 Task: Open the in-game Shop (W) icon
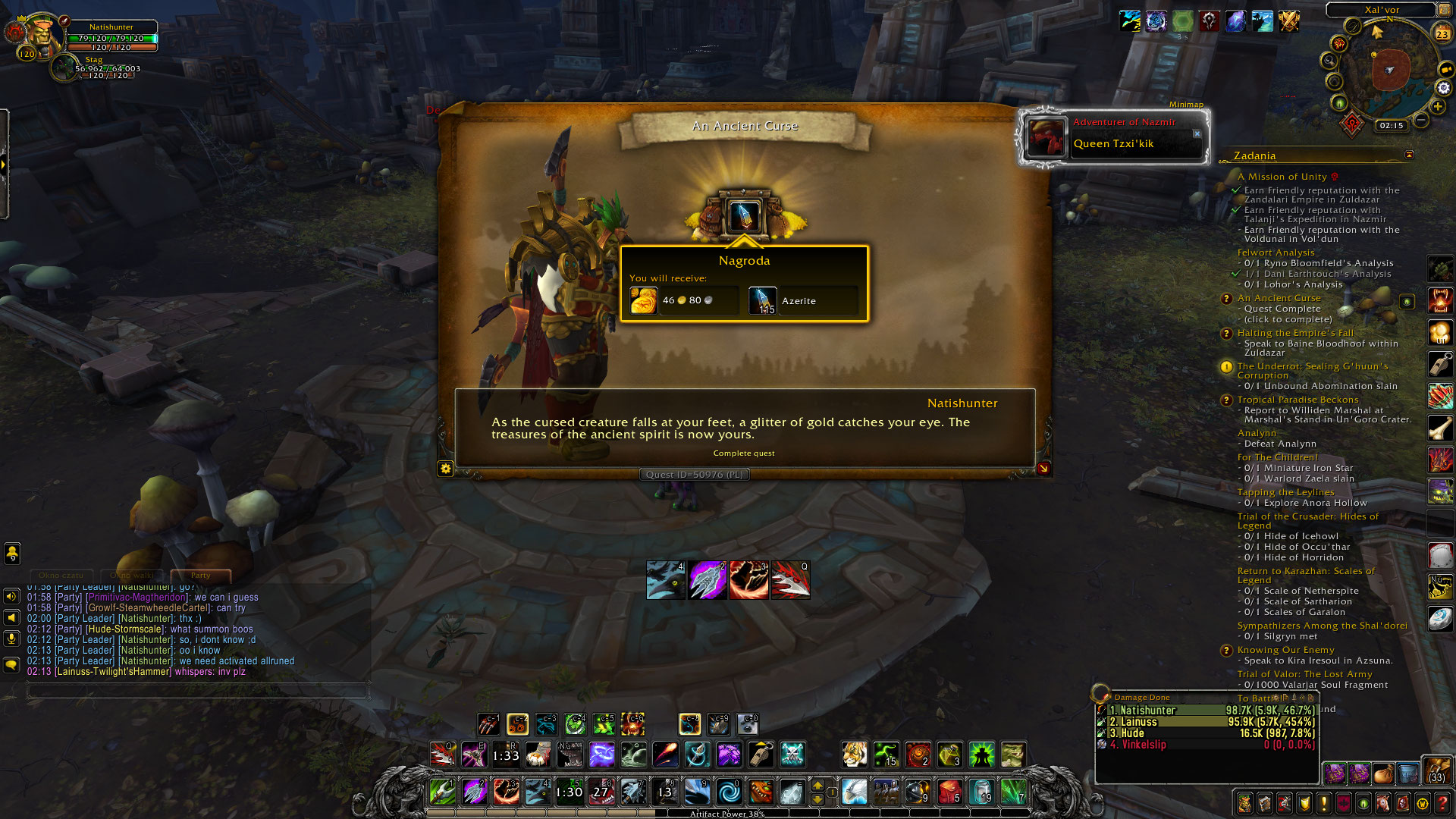[1421, 804]
